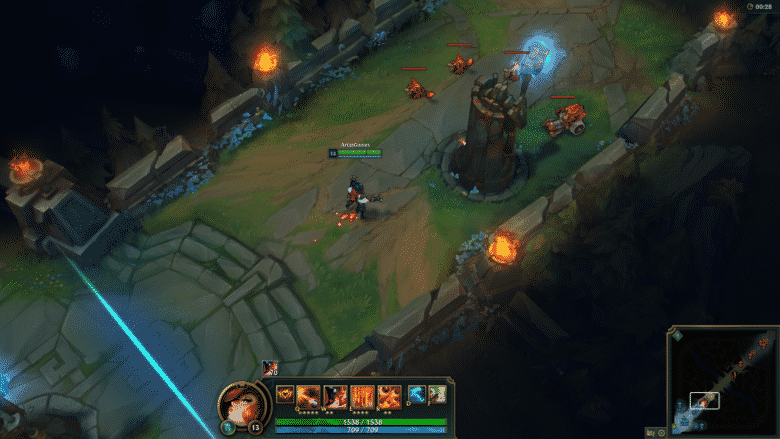780x439 pixels.
Task: Select the heart-shaped passive ability icon
Action: [x=285, y=394]
